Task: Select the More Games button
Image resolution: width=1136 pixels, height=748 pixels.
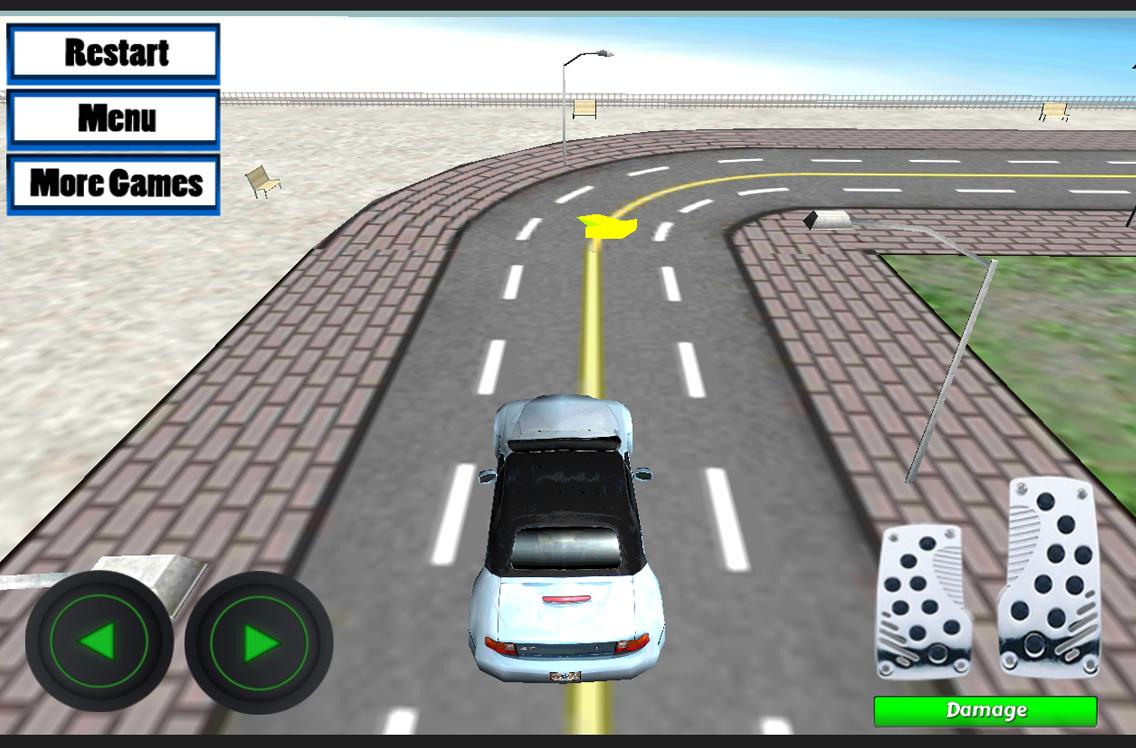Action: coord(114,184)
